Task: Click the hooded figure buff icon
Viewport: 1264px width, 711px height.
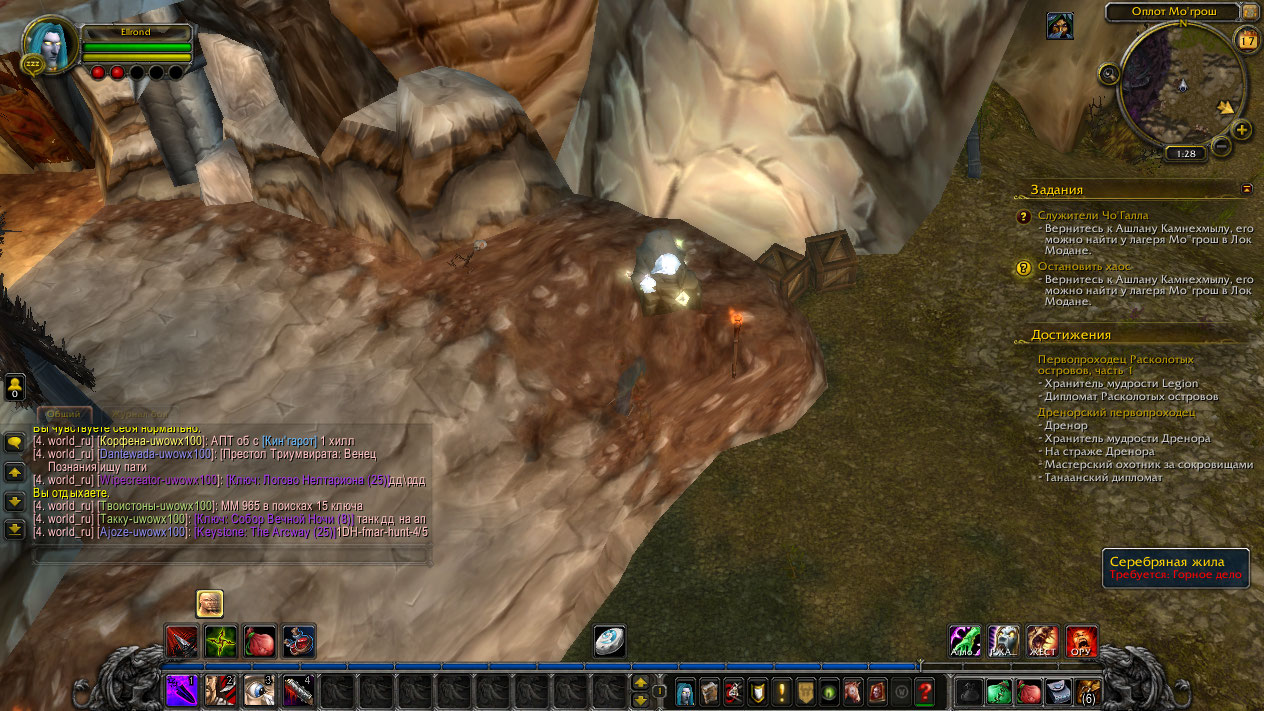Action: [x=1060, y=26]
